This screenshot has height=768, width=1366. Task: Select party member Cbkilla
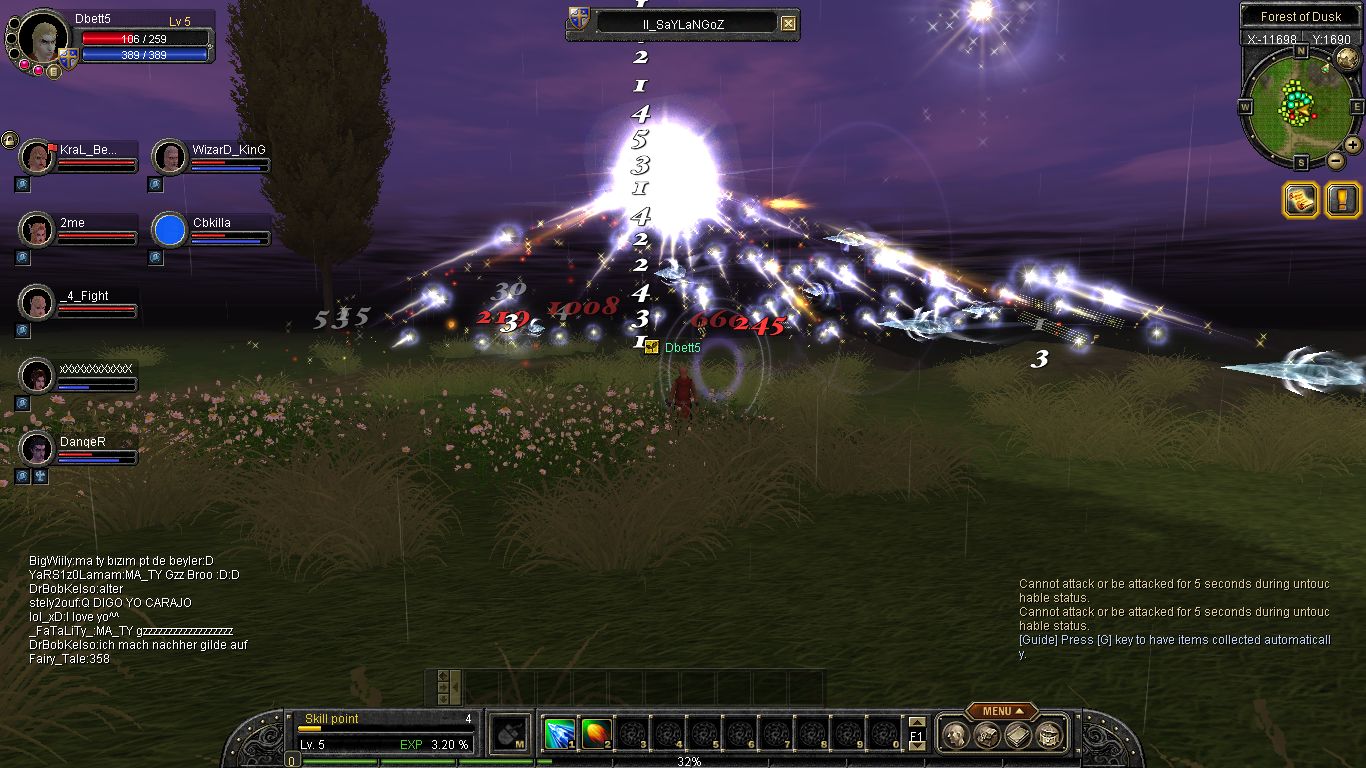click(170, 230)
